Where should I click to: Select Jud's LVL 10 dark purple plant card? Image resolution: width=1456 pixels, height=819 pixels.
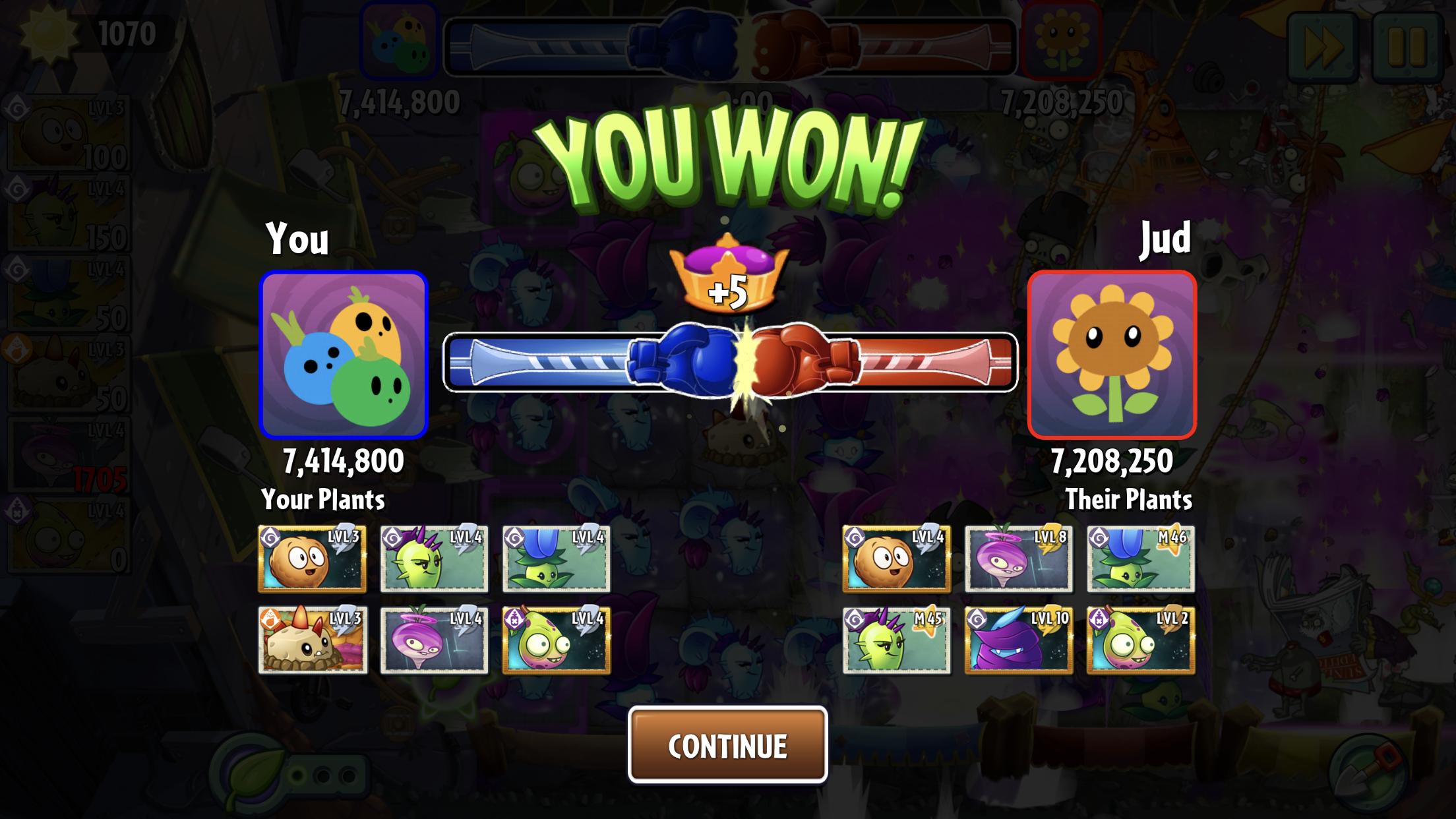click(x=1018, y=640)
